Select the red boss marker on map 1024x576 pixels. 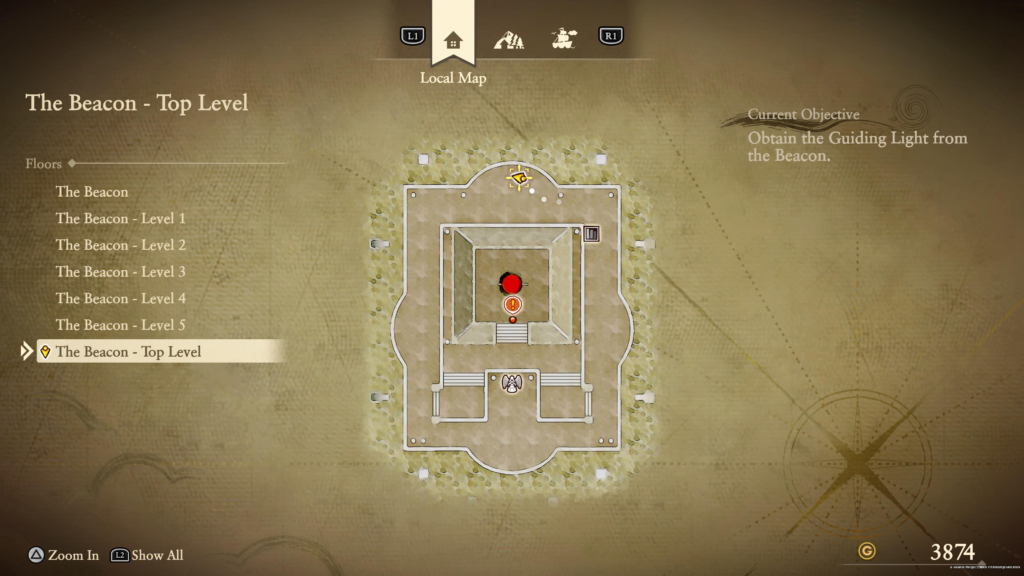coord(512,283)
